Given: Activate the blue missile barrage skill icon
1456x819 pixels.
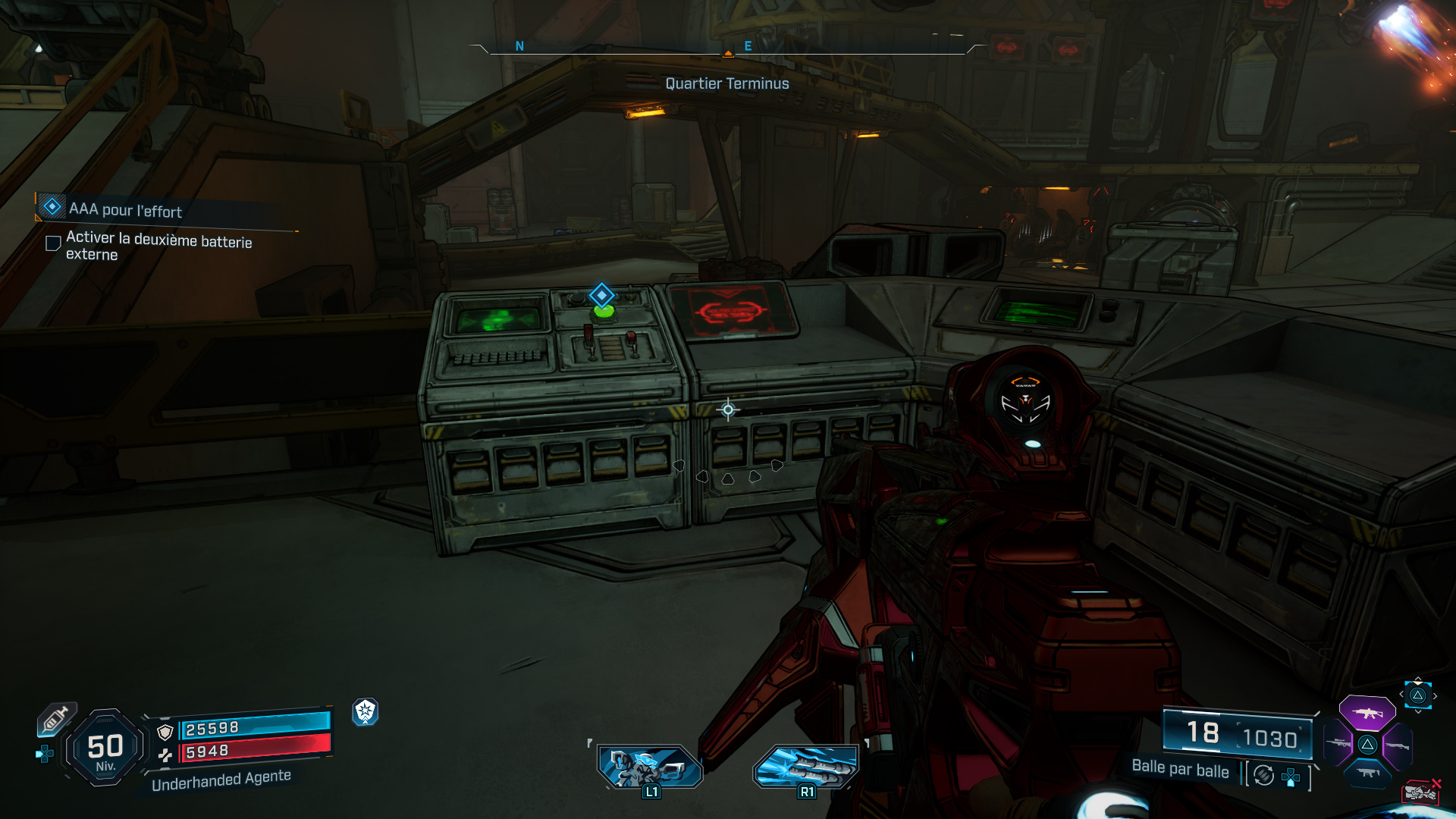Looking at the screenshot, I should coord(806,766).
